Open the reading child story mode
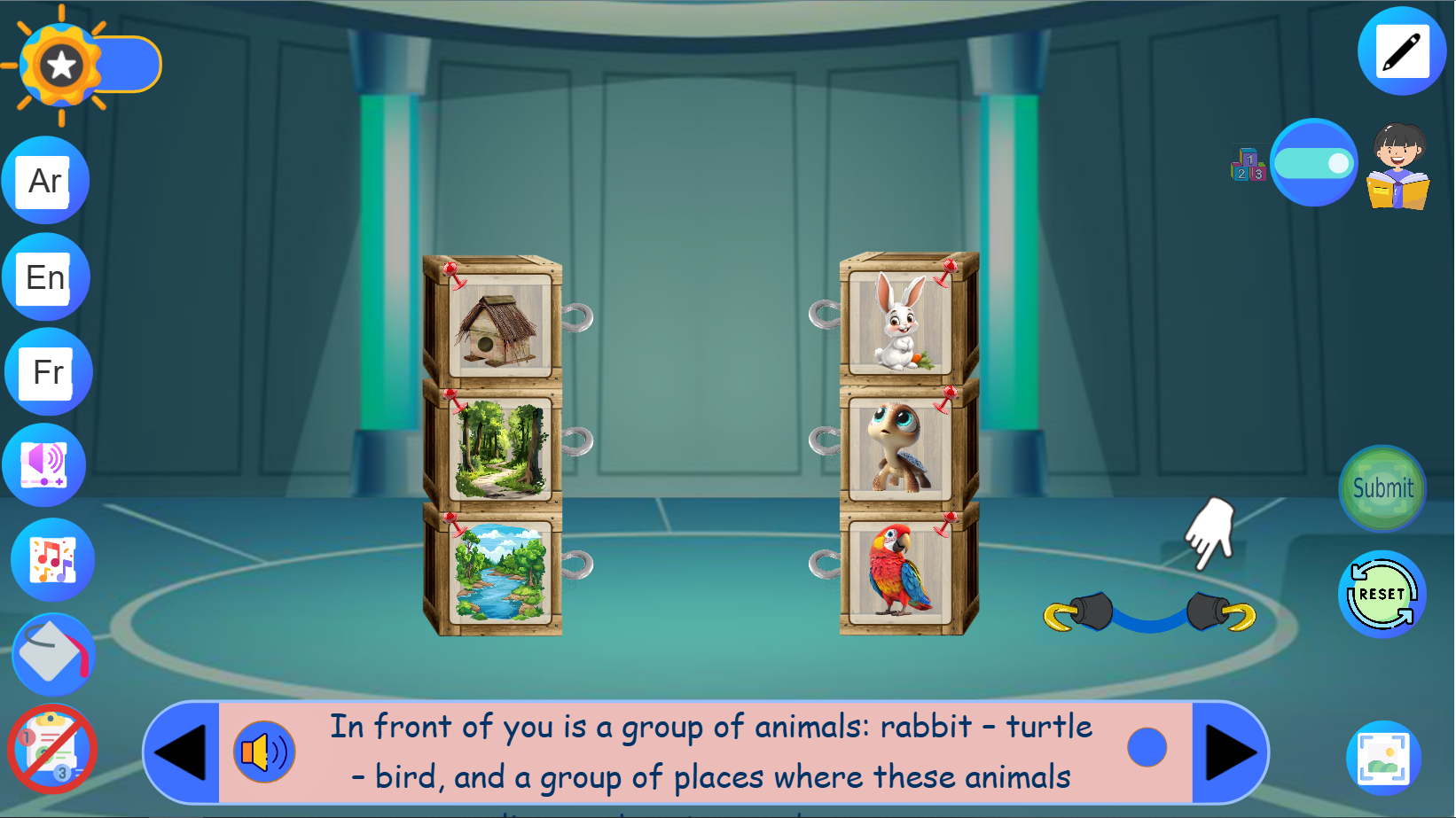The image size is (1456, 818). pyautogui.click(x=1398, y=171)
